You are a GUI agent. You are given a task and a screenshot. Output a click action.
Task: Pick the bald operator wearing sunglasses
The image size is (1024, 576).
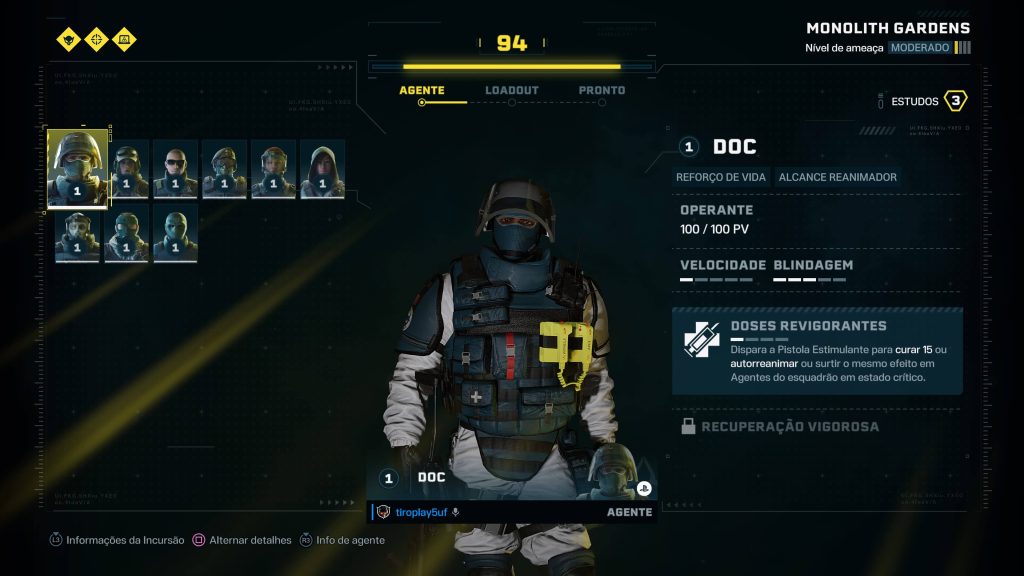click(175, 169)
